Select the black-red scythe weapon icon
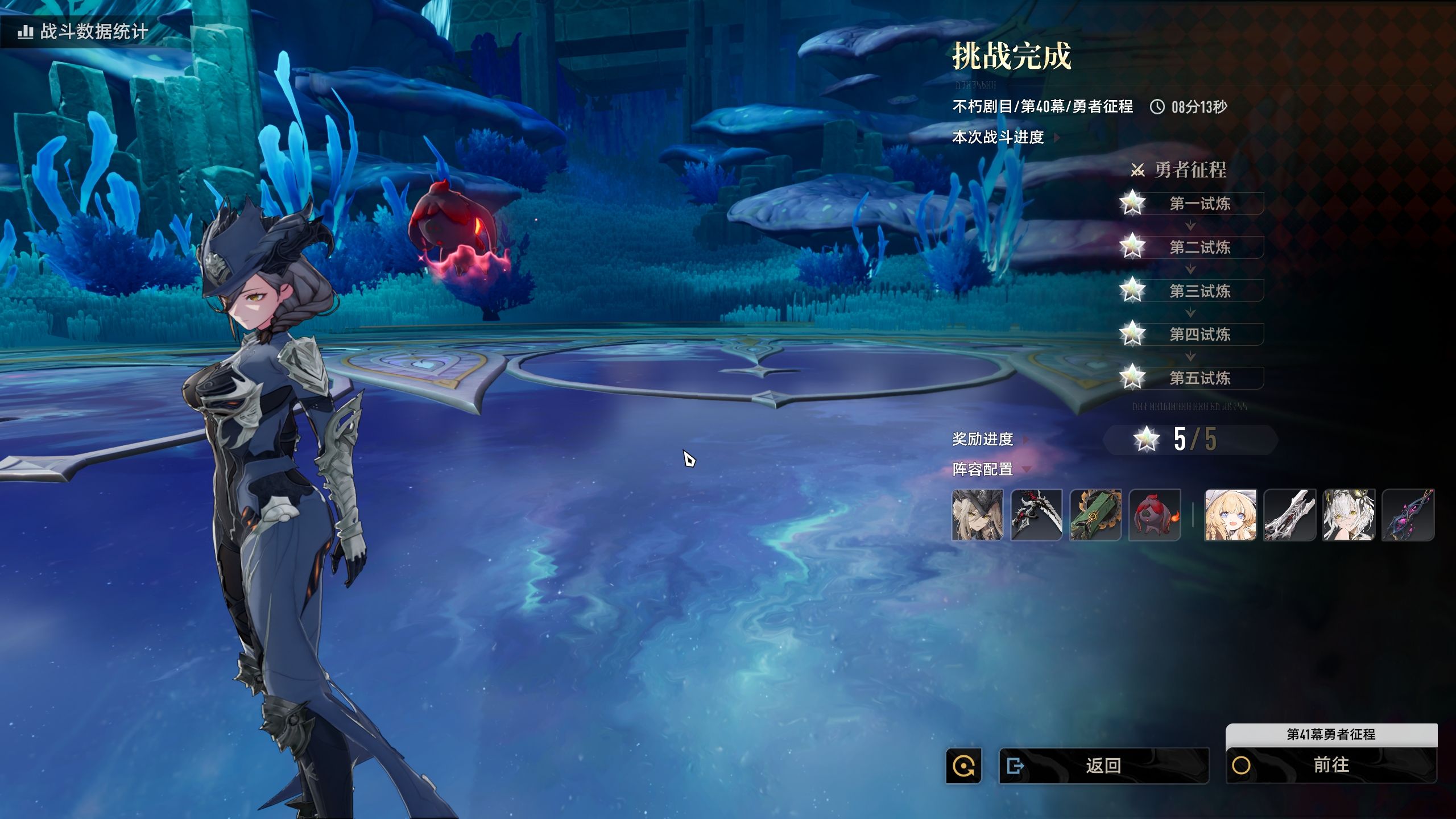Image resolution: width=1456 pixels, height=819 pixels. pos(1036,515)
